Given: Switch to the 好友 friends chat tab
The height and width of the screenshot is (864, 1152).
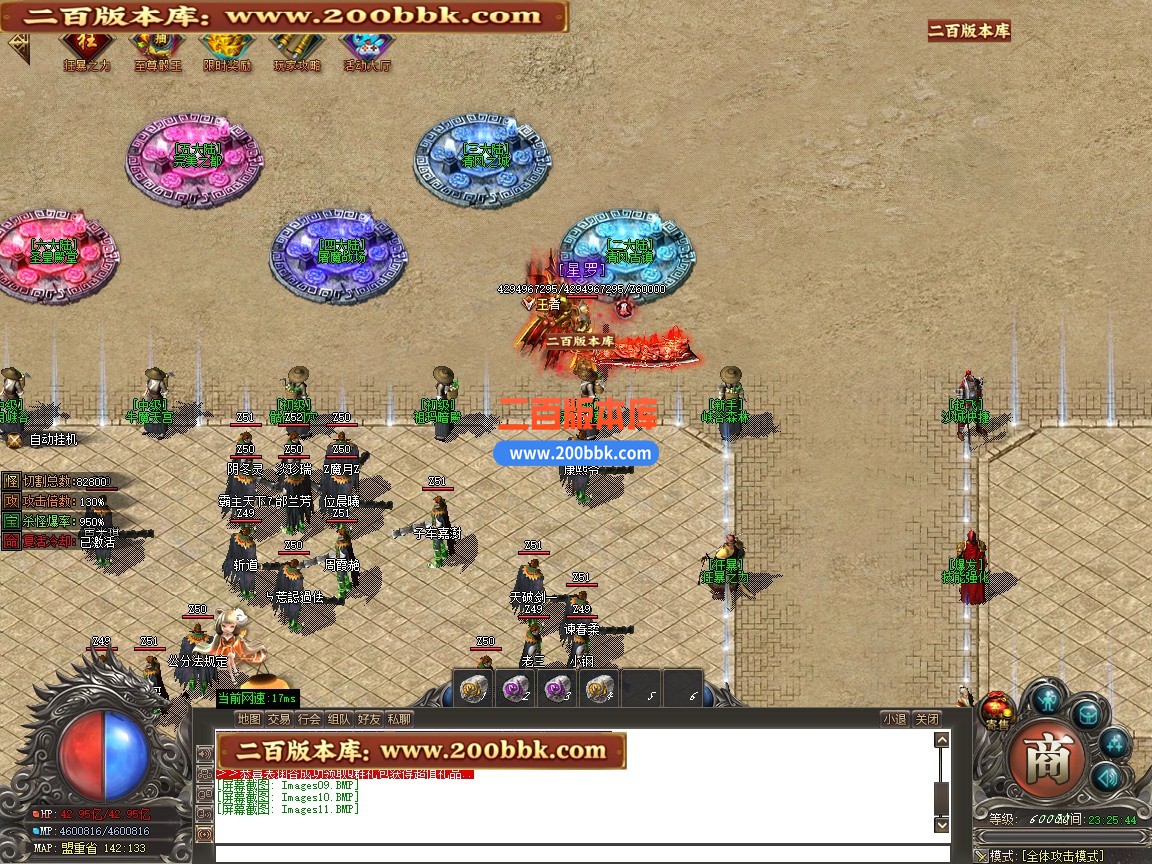Looking at the screenshot, I should [x=369, y=719].
